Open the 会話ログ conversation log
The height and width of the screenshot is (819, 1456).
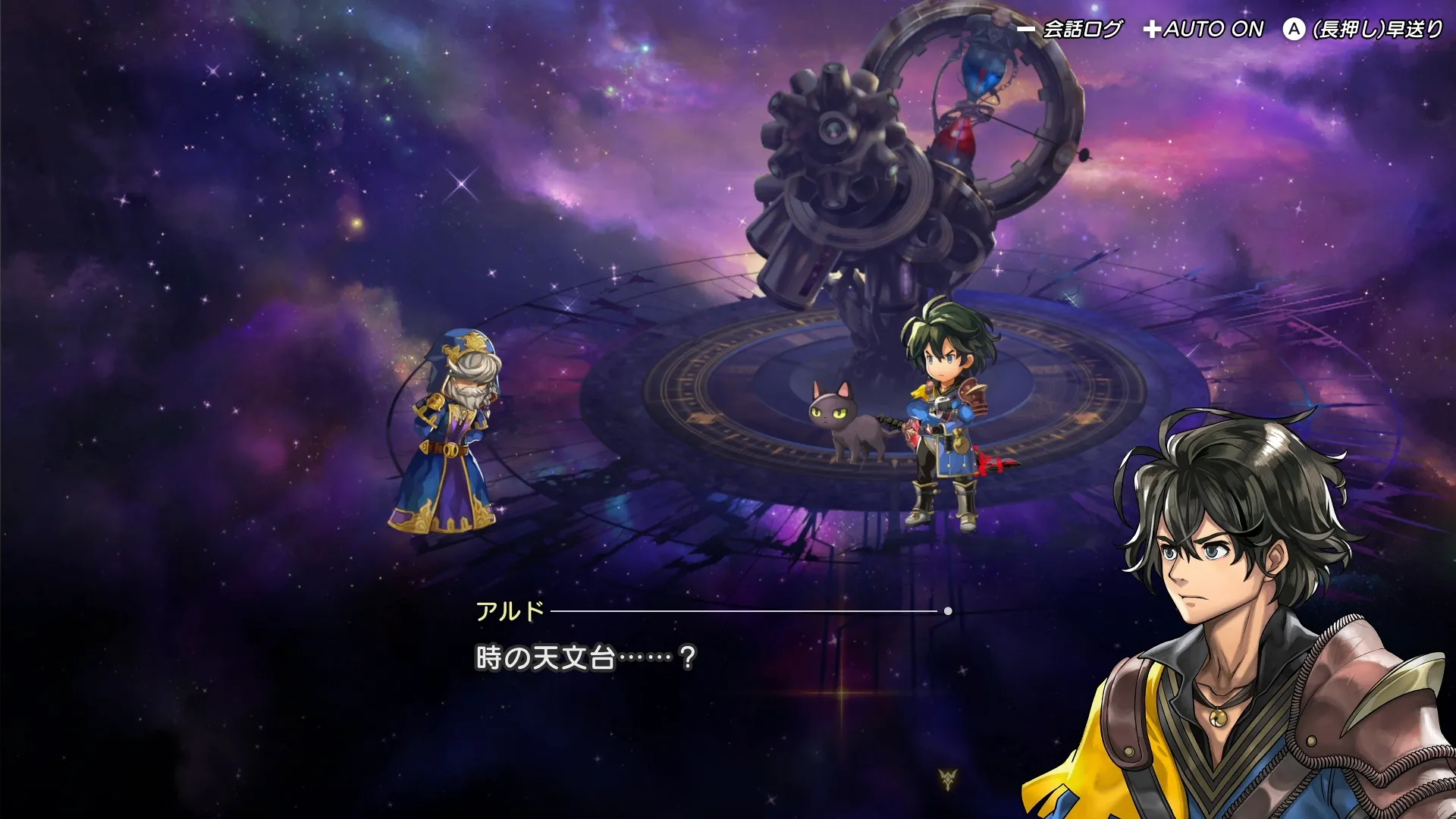pyautogui.click(x=1071, y=30)
